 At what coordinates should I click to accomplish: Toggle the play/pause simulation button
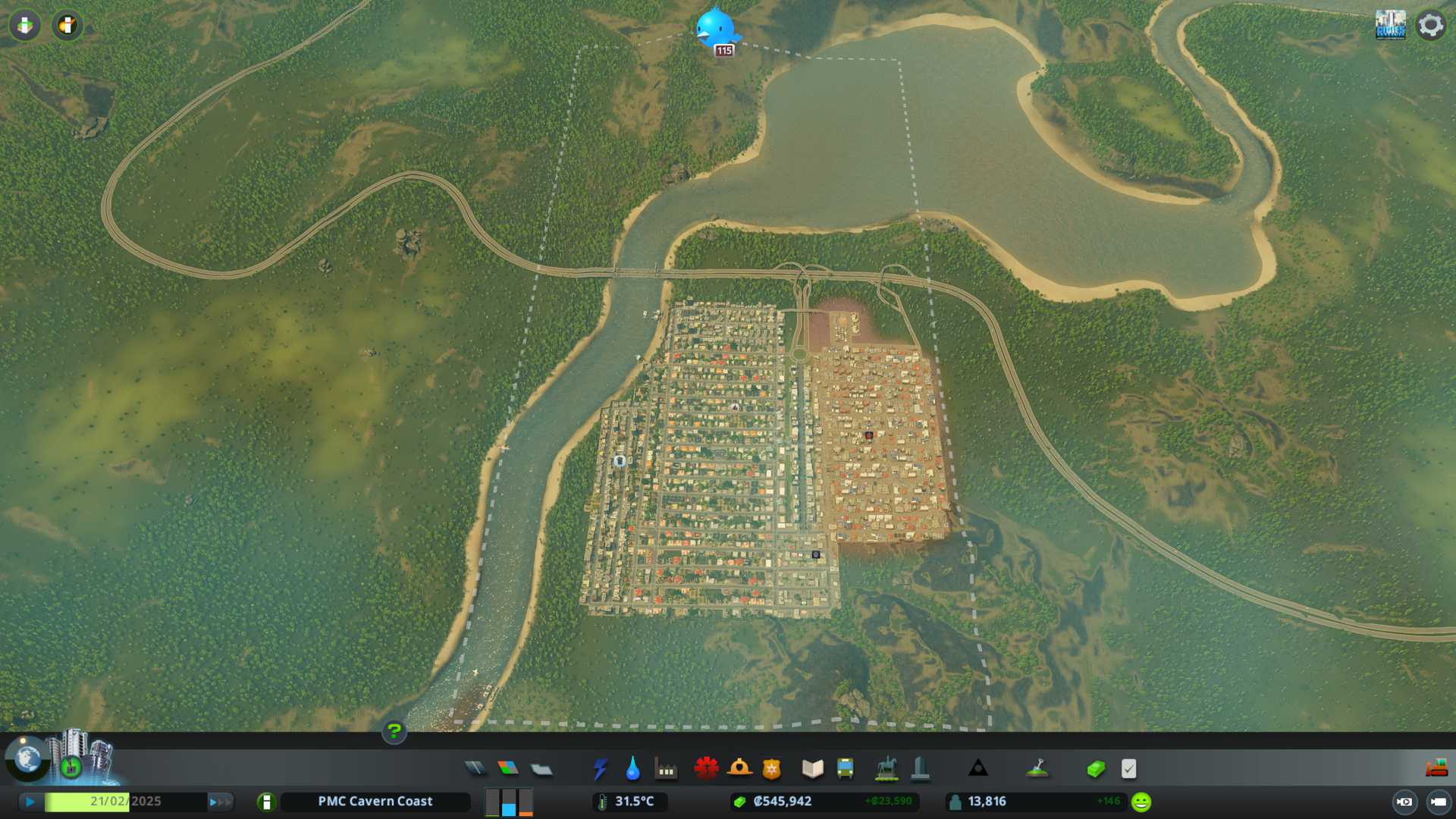[x=30, y=802]
